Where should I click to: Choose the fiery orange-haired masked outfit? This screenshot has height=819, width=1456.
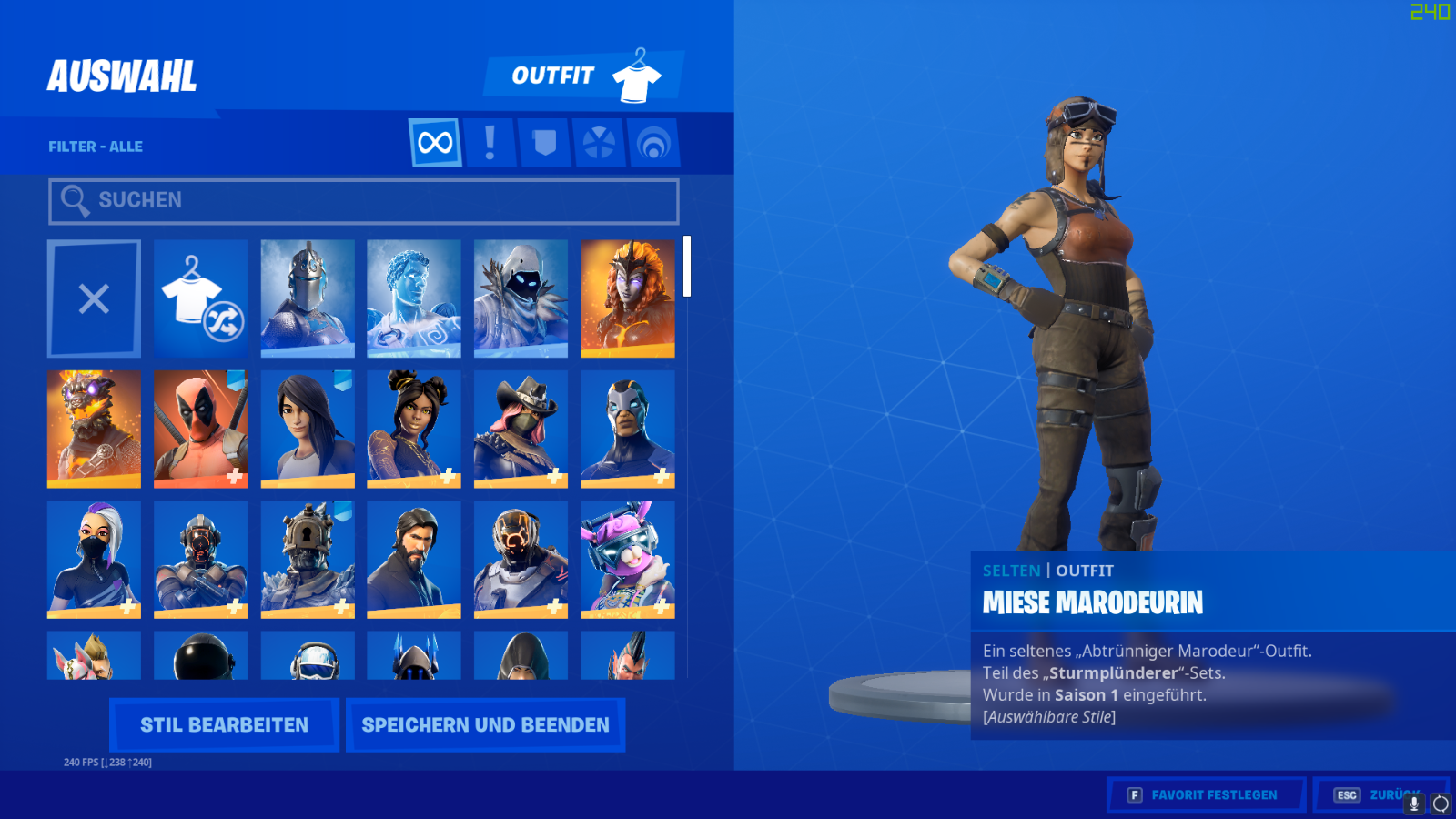[x=627, y=298]
